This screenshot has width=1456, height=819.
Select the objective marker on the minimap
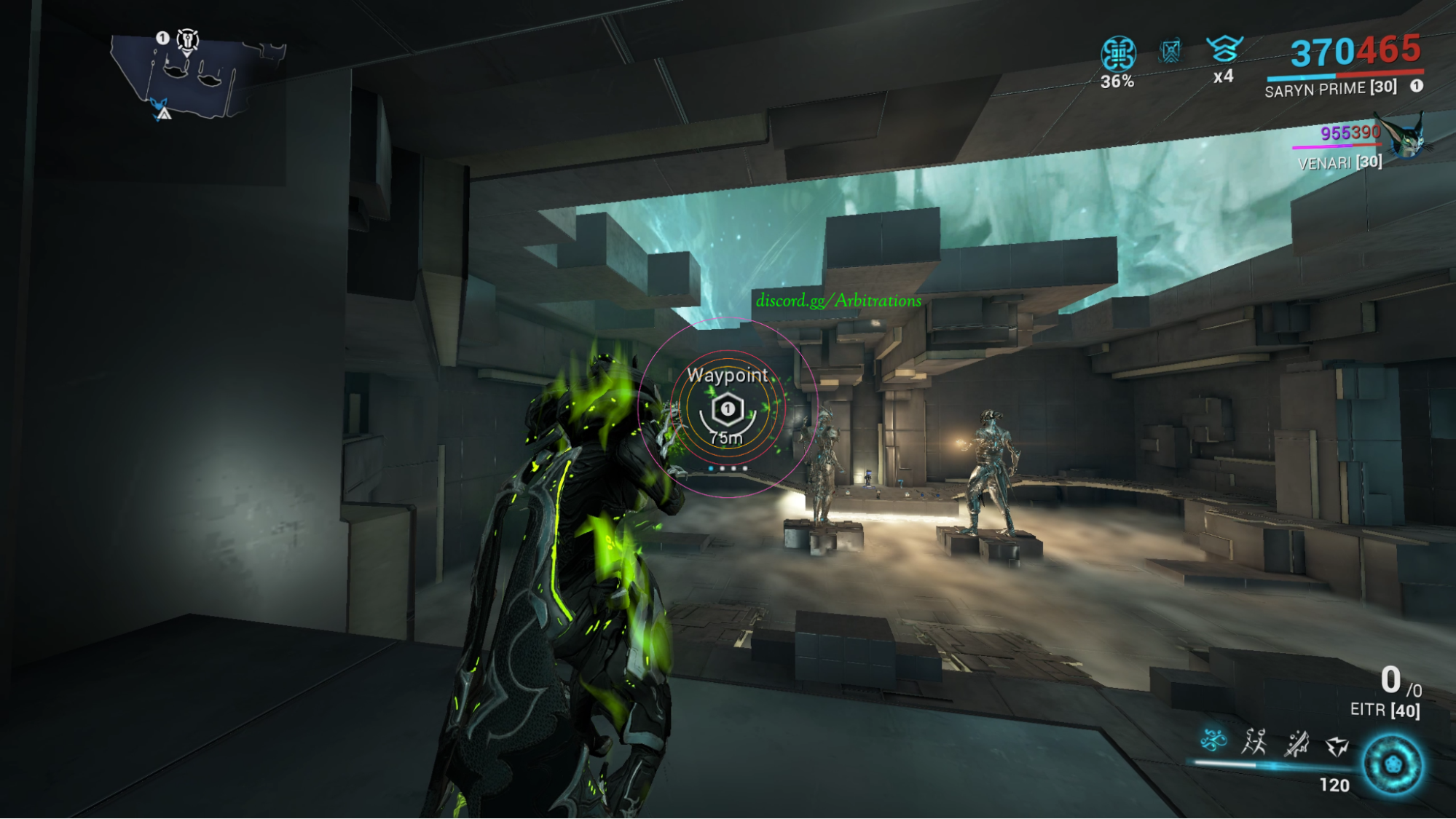click(x=188, y=40)
